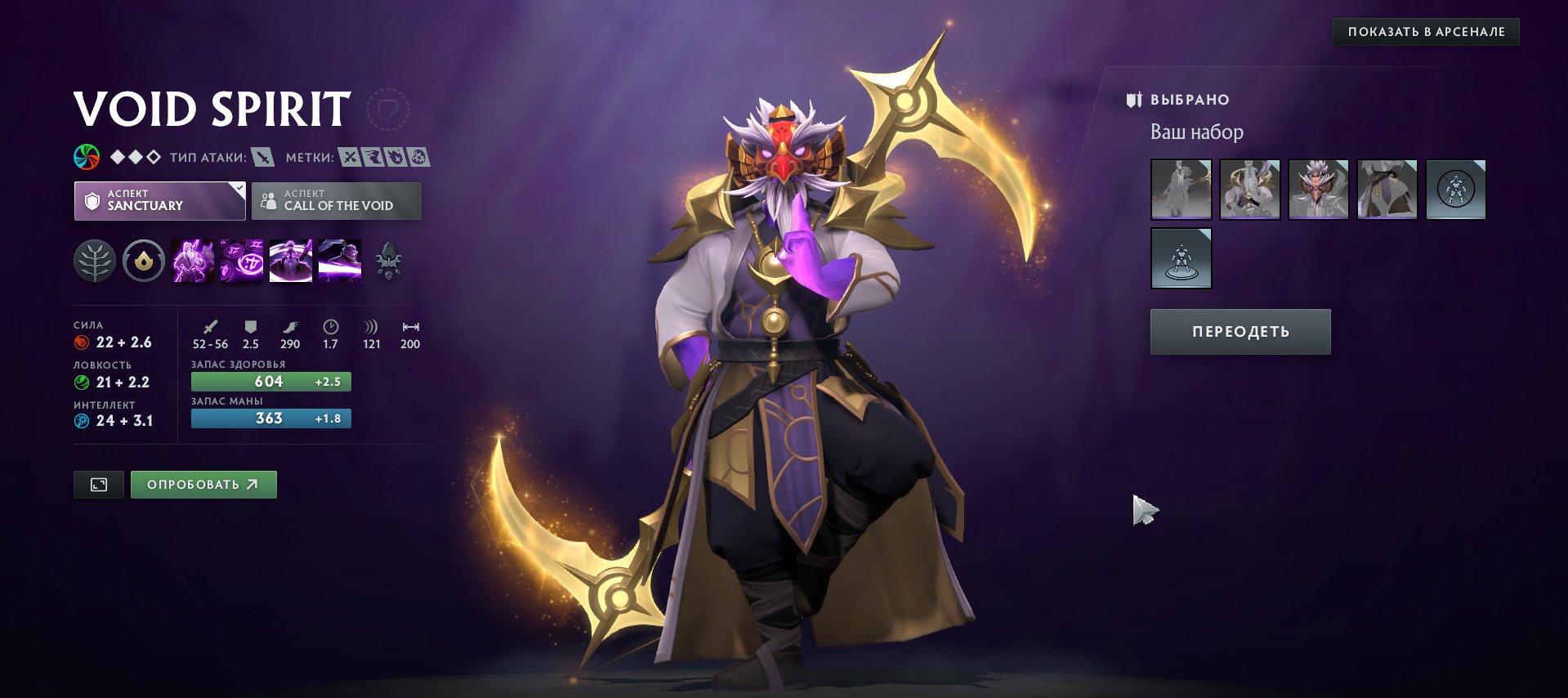This screenshot has width=1568, height=698.
Task: Click the green health bar showing 604
Action: coord(270,381)
